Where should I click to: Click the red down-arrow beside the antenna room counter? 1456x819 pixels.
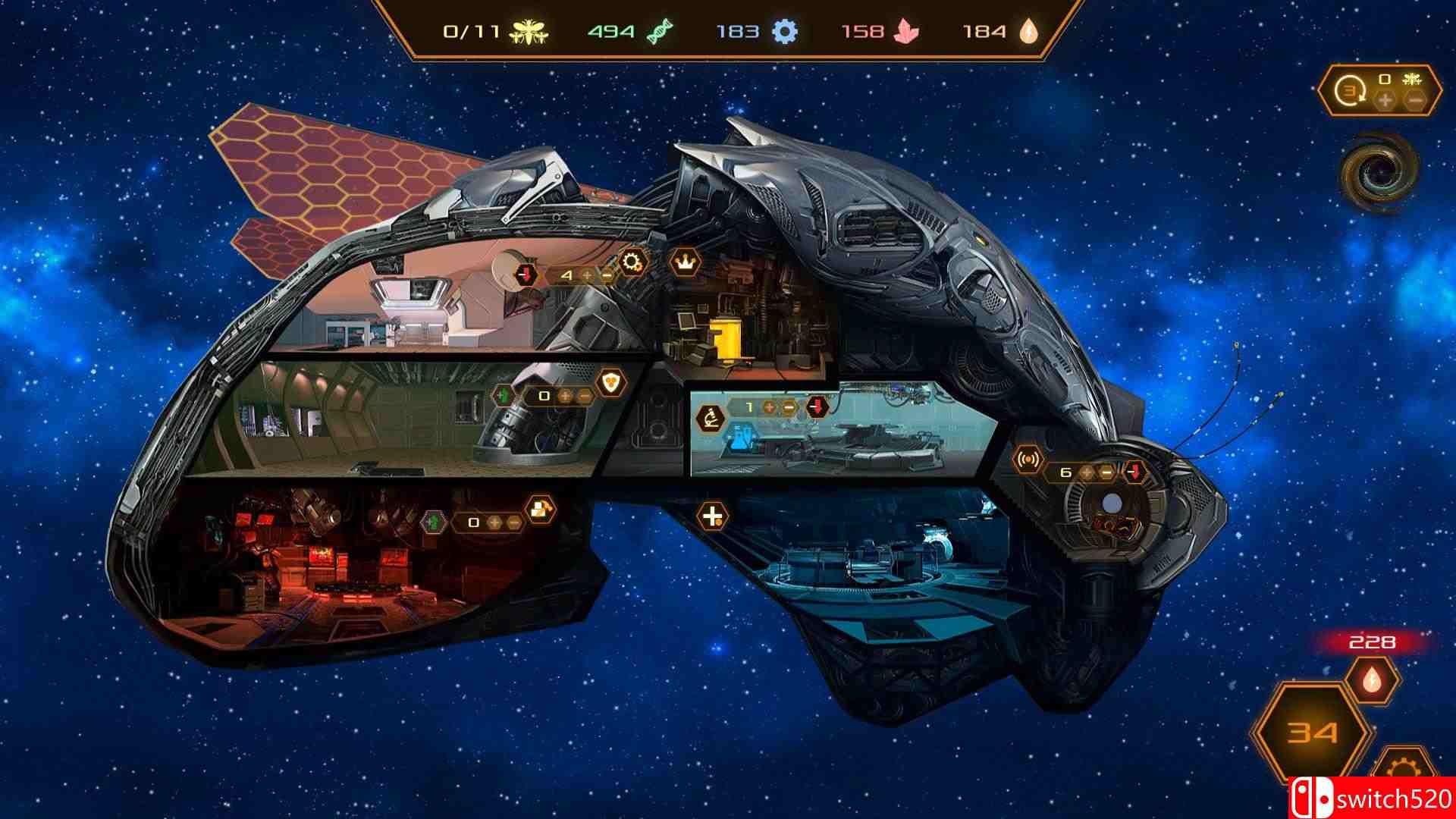(x=1134, y=472)
